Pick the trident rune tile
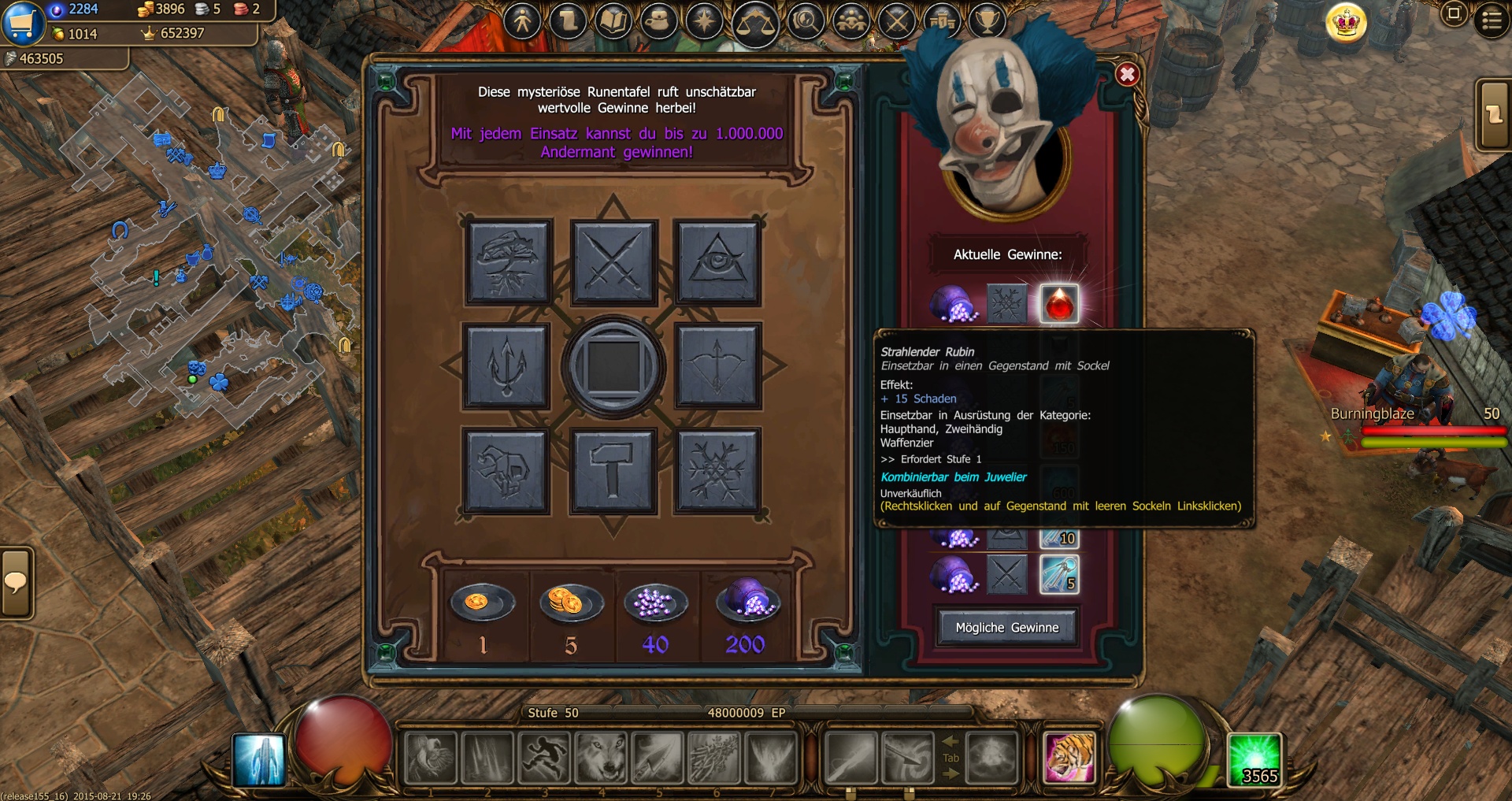The width and height of the screenshot is (1512, 801). point(506,366)
